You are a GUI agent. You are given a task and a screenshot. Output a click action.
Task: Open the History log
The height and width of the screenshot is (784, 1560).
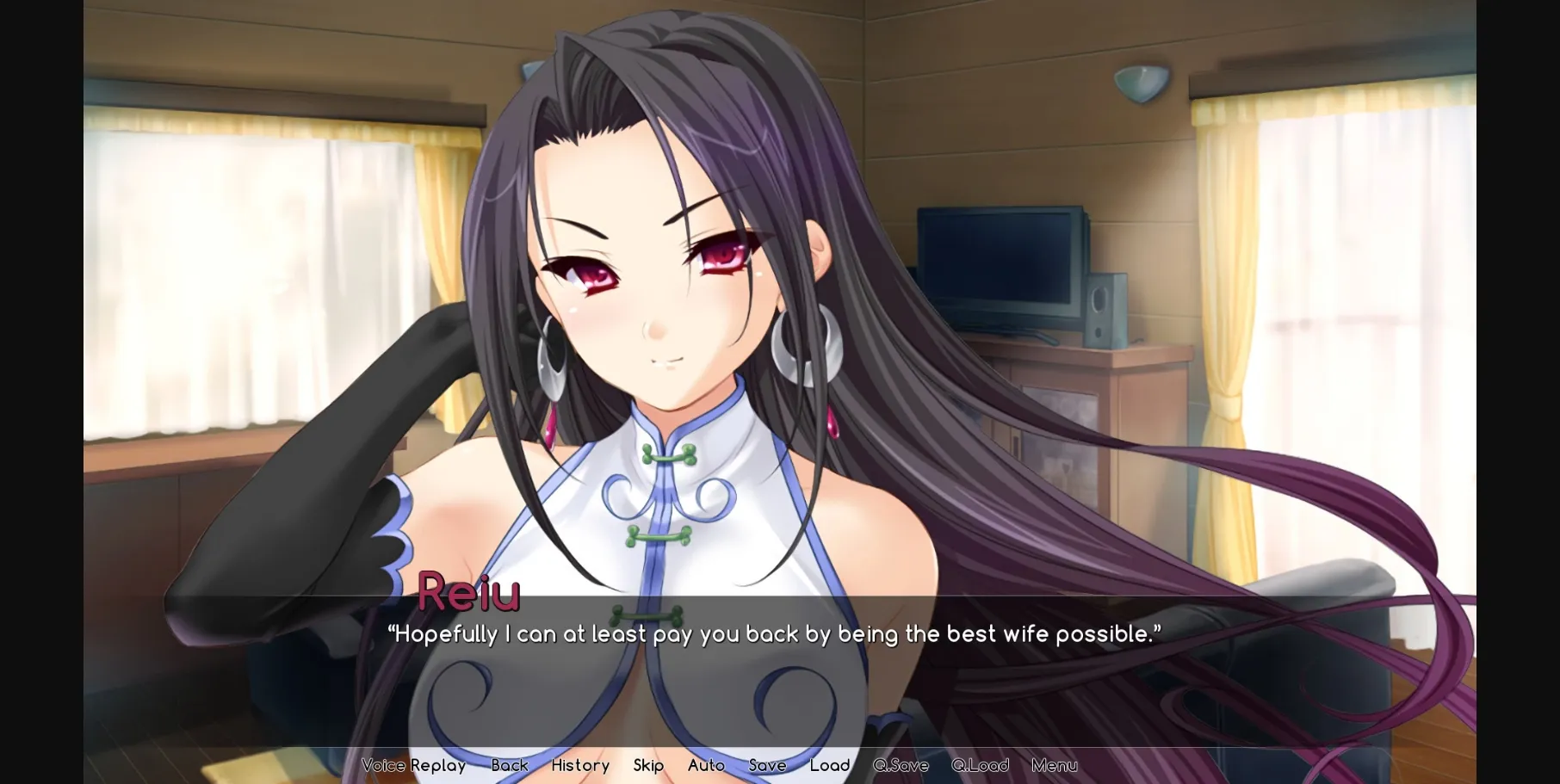point(580,765)
